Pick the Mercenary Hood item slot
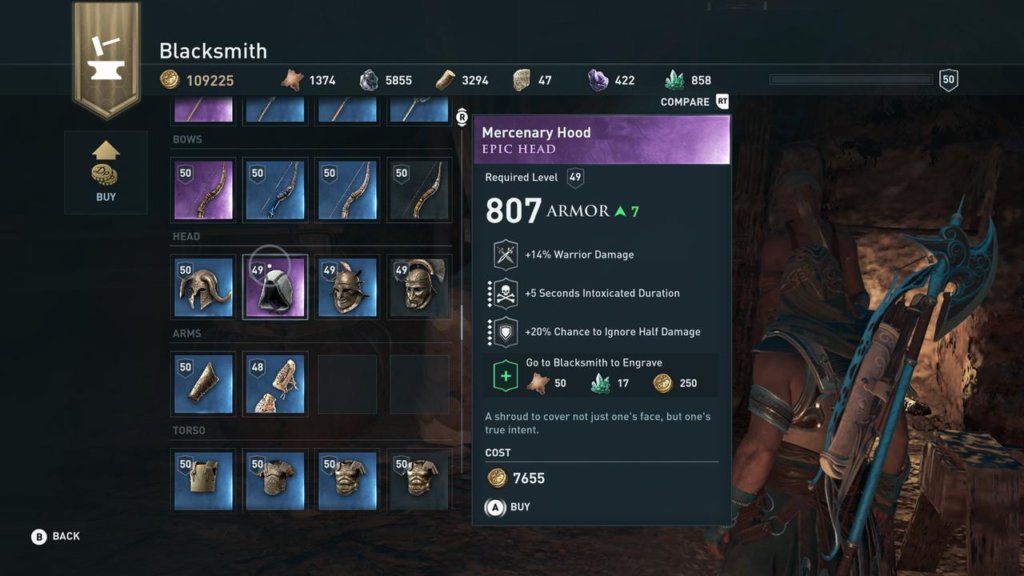 275,287
